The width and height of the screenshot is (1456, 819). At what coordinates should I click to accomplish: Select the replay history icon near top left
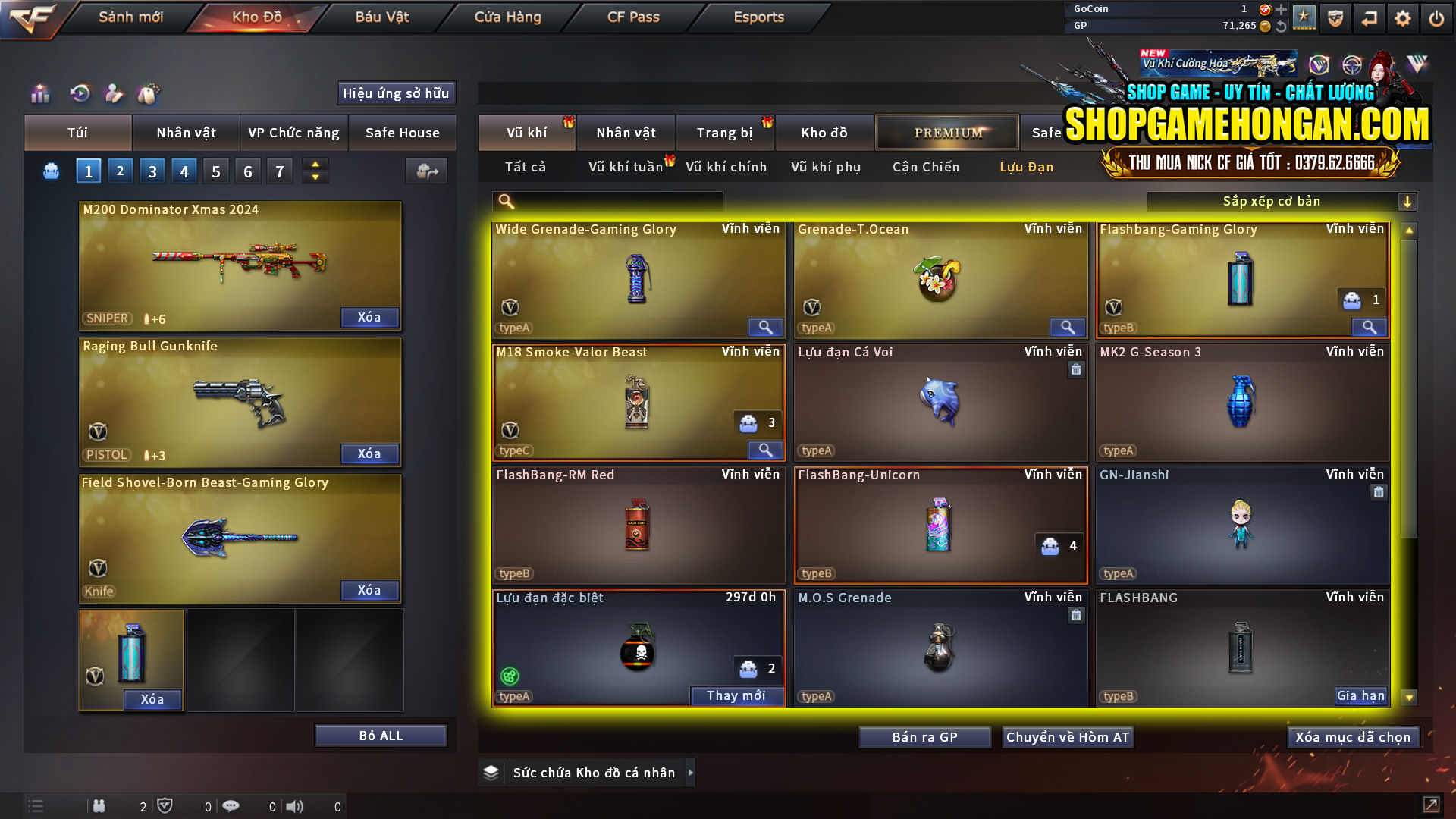(79, 94)
